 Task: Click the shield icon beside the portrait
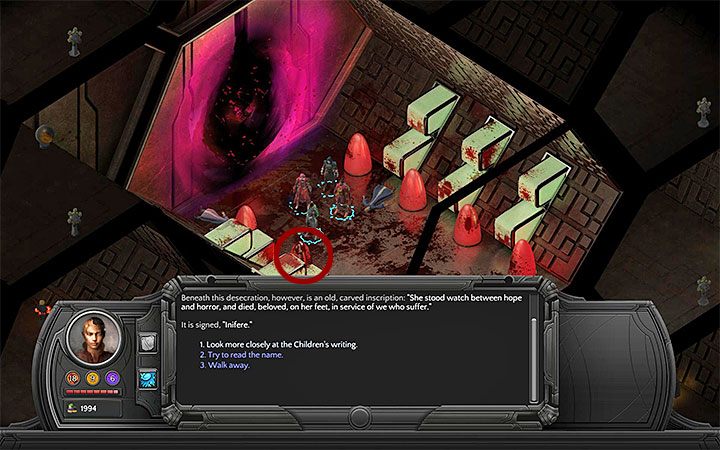coord(146,341)
